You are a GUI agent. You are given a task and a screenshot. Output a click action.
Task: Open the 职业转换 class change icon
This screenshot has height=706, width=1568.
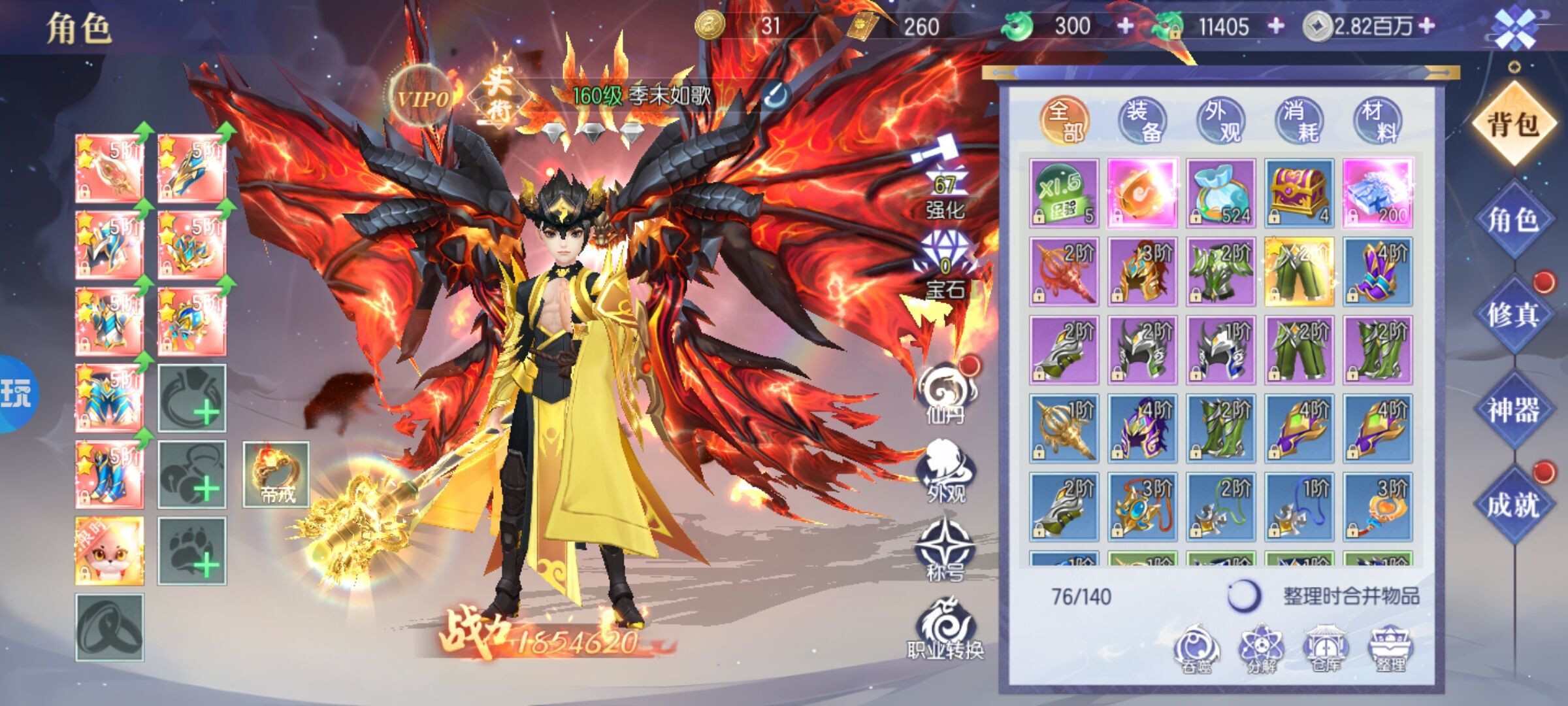[945, 628]
